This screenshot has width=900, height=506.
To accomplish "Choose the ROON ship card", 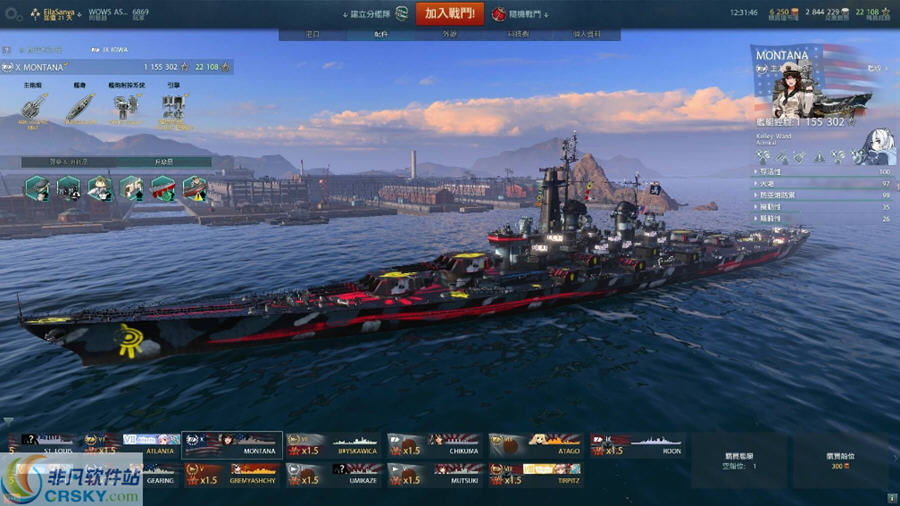I will click(x=637, y=444).
